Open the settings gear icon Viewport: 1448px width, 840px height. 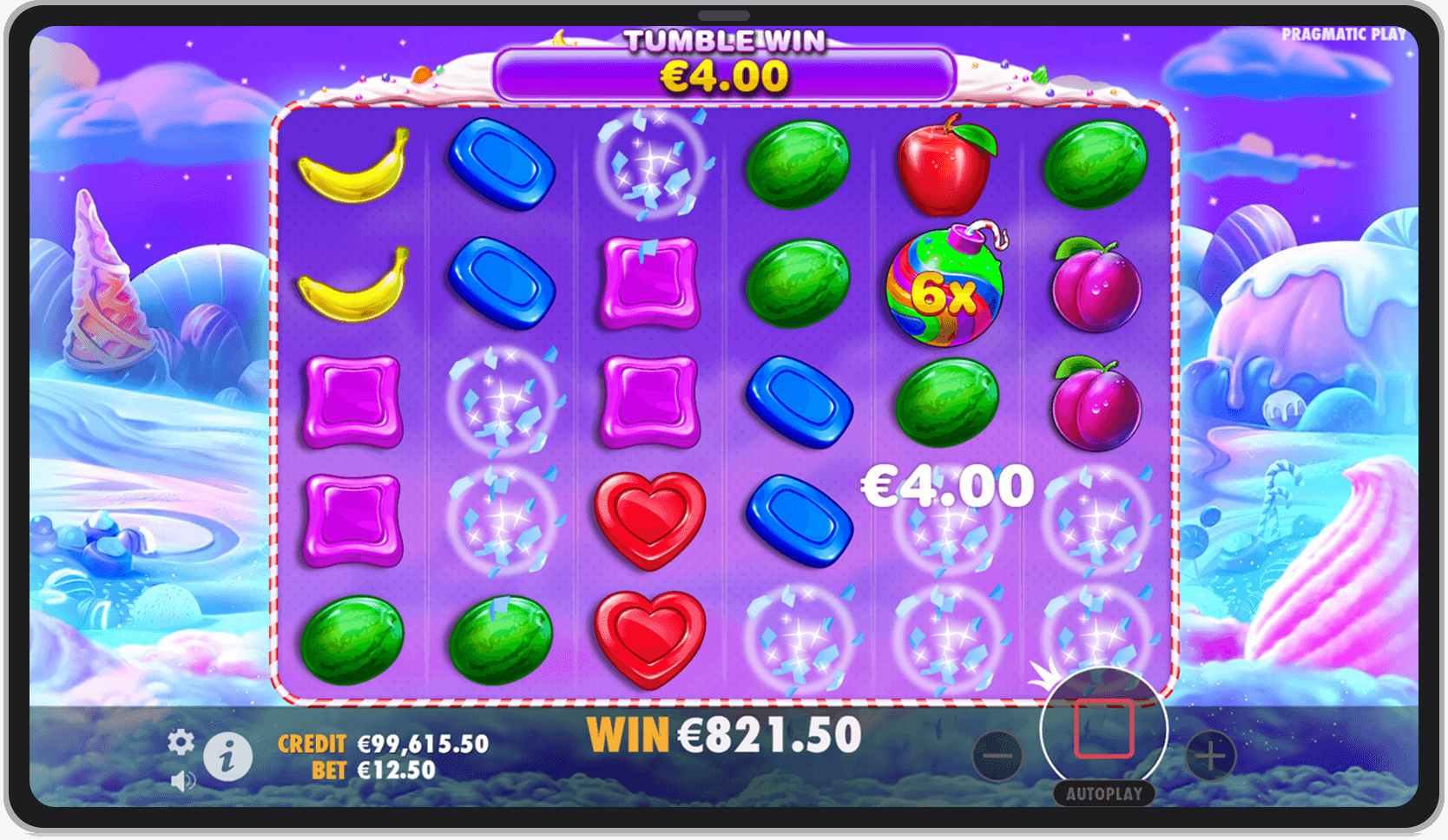180,742
